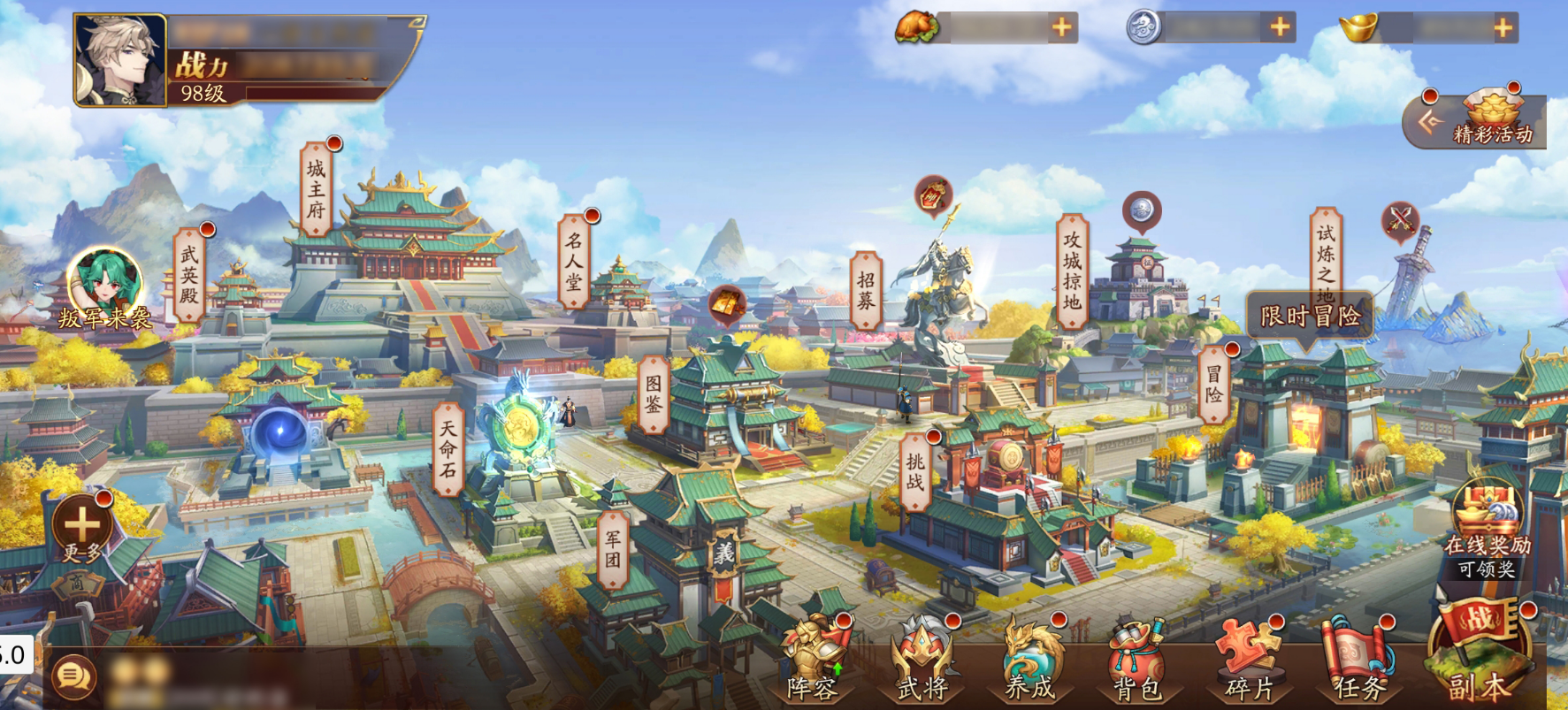Viewport: 1568px width, 710px height.
Task: Claim the 在线奖励 online reward chest
Action: [x=1488, y=526]
